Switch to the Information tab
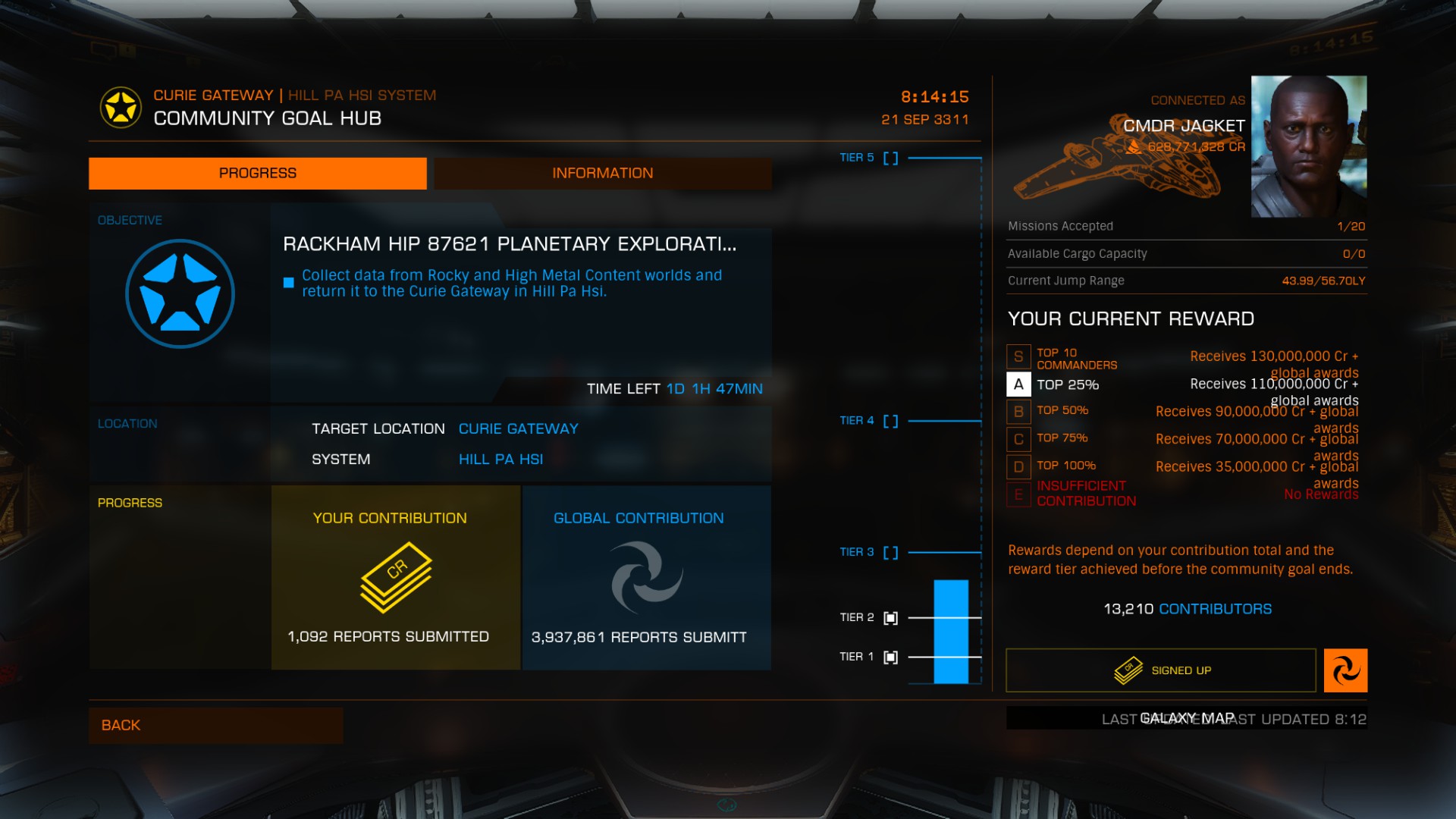 [x=602, y=174]
